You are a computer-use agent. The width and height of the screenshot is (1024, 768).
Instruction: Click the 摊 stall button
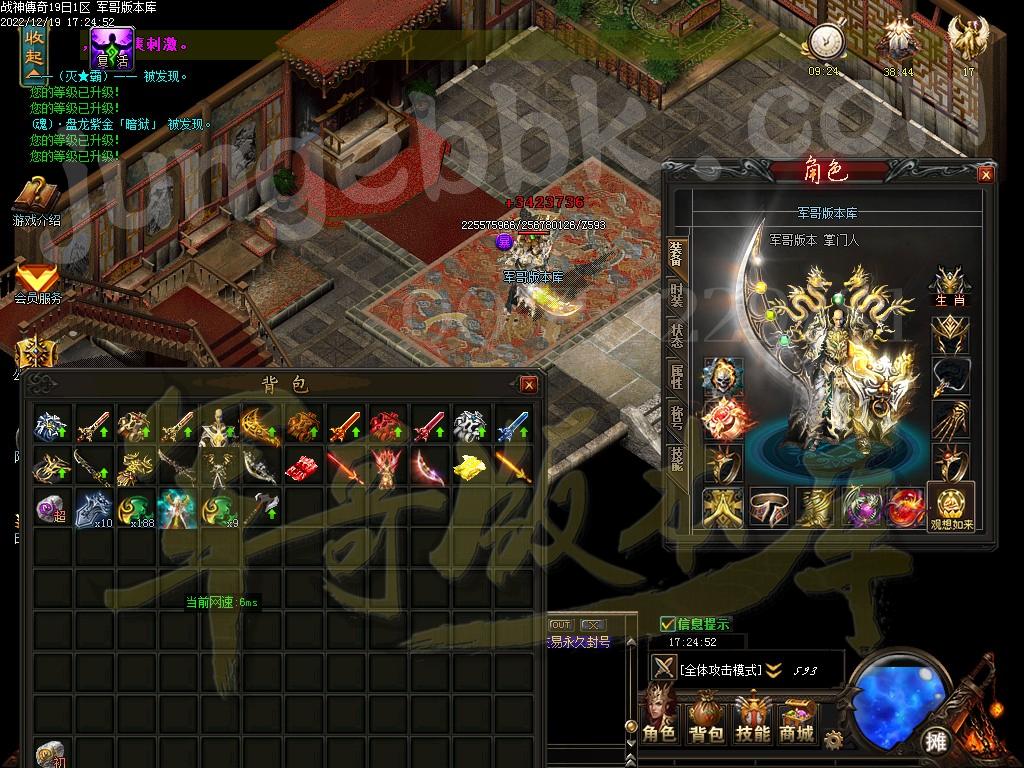[x=936, y=741]
